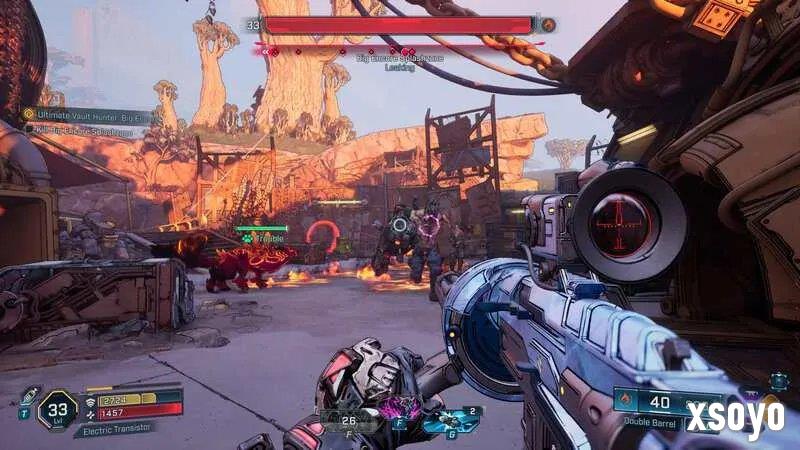This screenshot has height=450, width=800.
Task: Click the level 33 hexagon badge
Action: (57, 410)
